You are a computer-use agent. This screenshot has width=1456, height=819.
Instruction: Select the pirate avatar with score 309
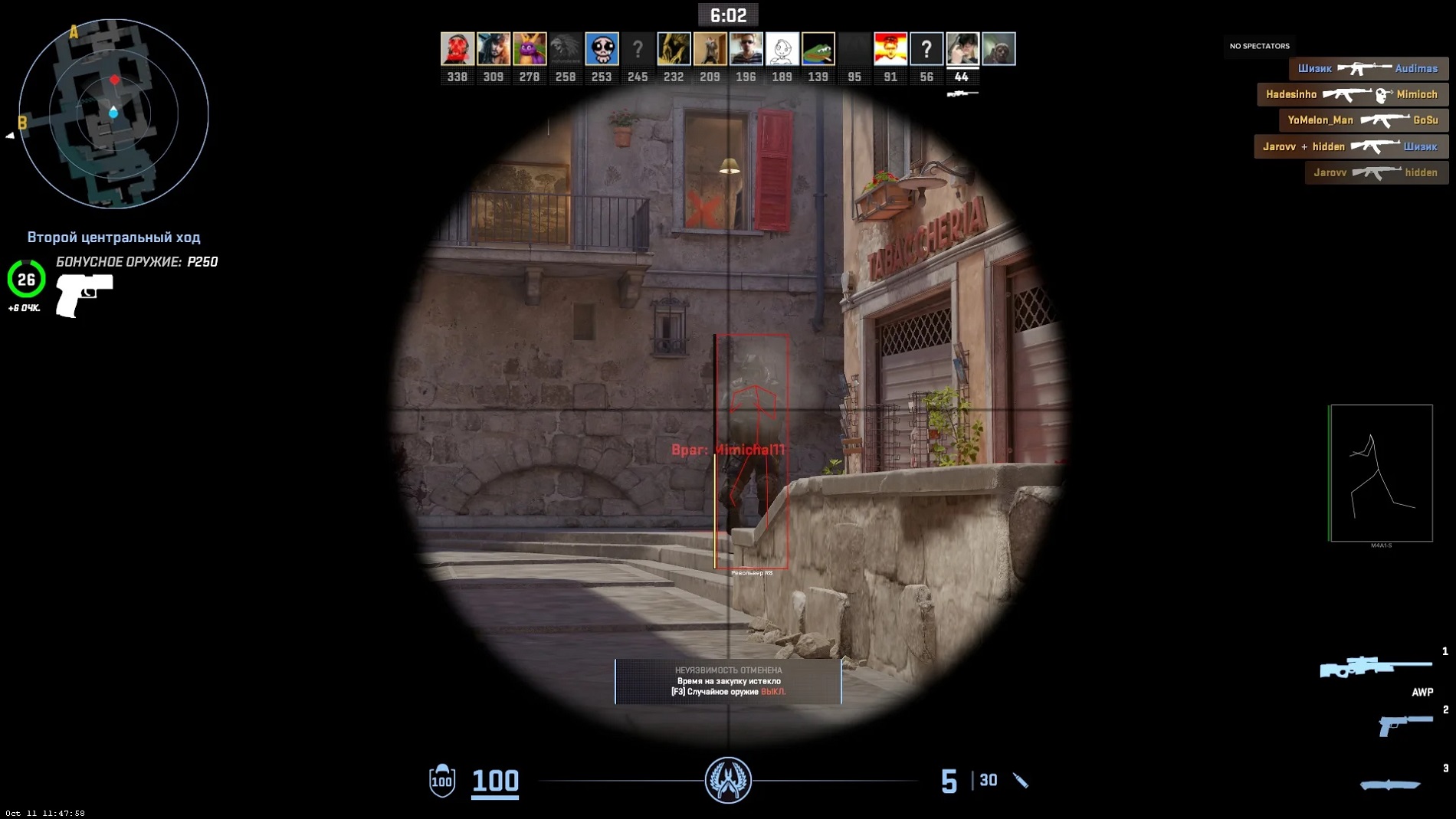(x=494, y=49)
